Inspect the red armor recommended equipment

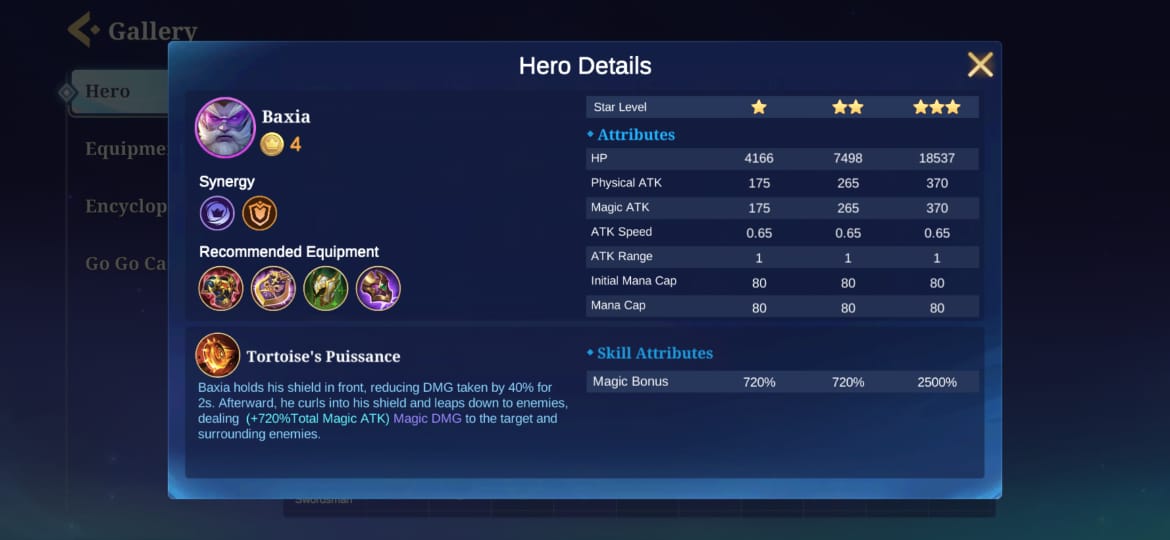click(x=221, y=288)
